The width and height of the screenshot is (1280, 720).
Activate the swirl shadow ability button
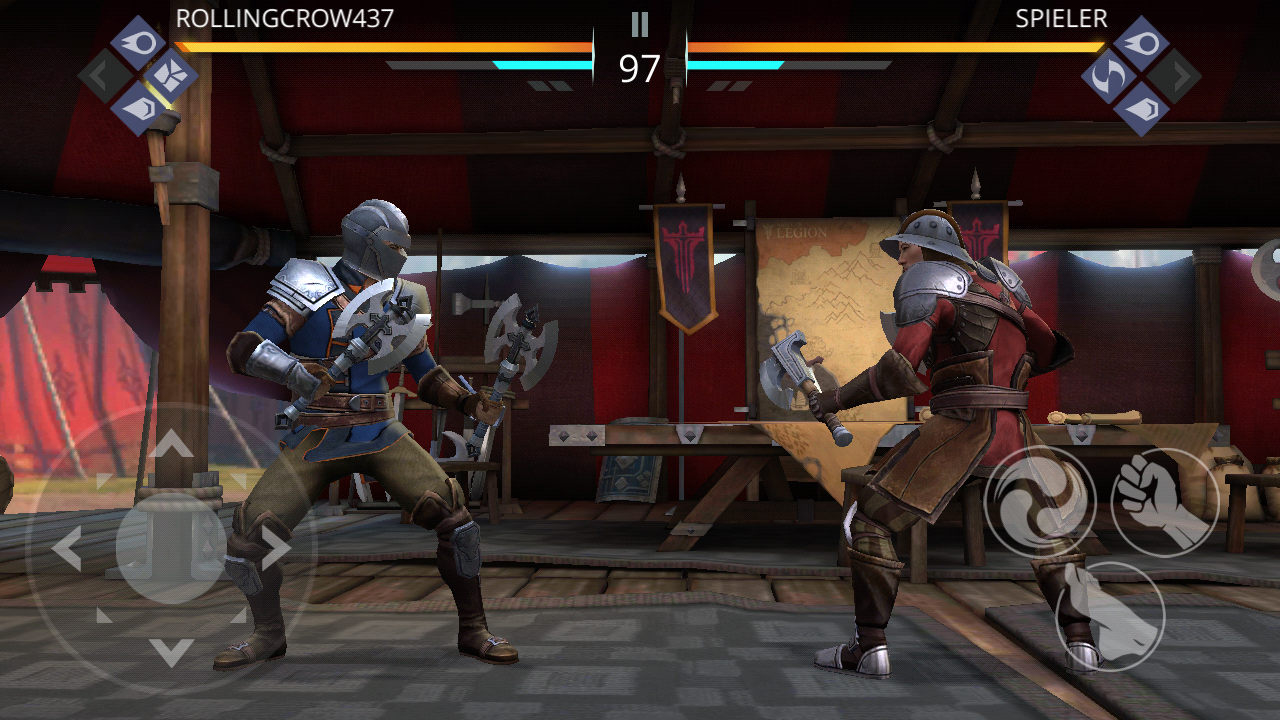pyautogui.click(x=1039, y=501)
